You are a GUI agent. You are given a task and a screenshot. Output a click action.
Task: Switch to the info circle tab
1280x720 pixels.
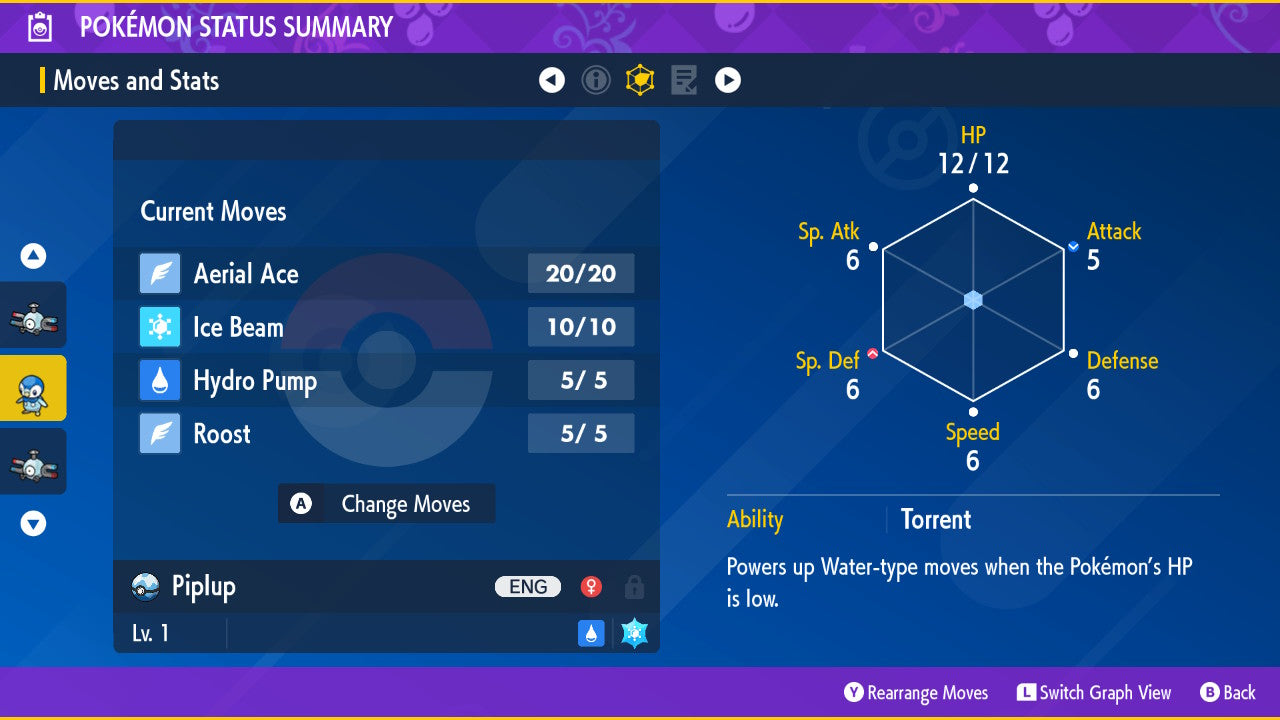click(x=596, y=80)
